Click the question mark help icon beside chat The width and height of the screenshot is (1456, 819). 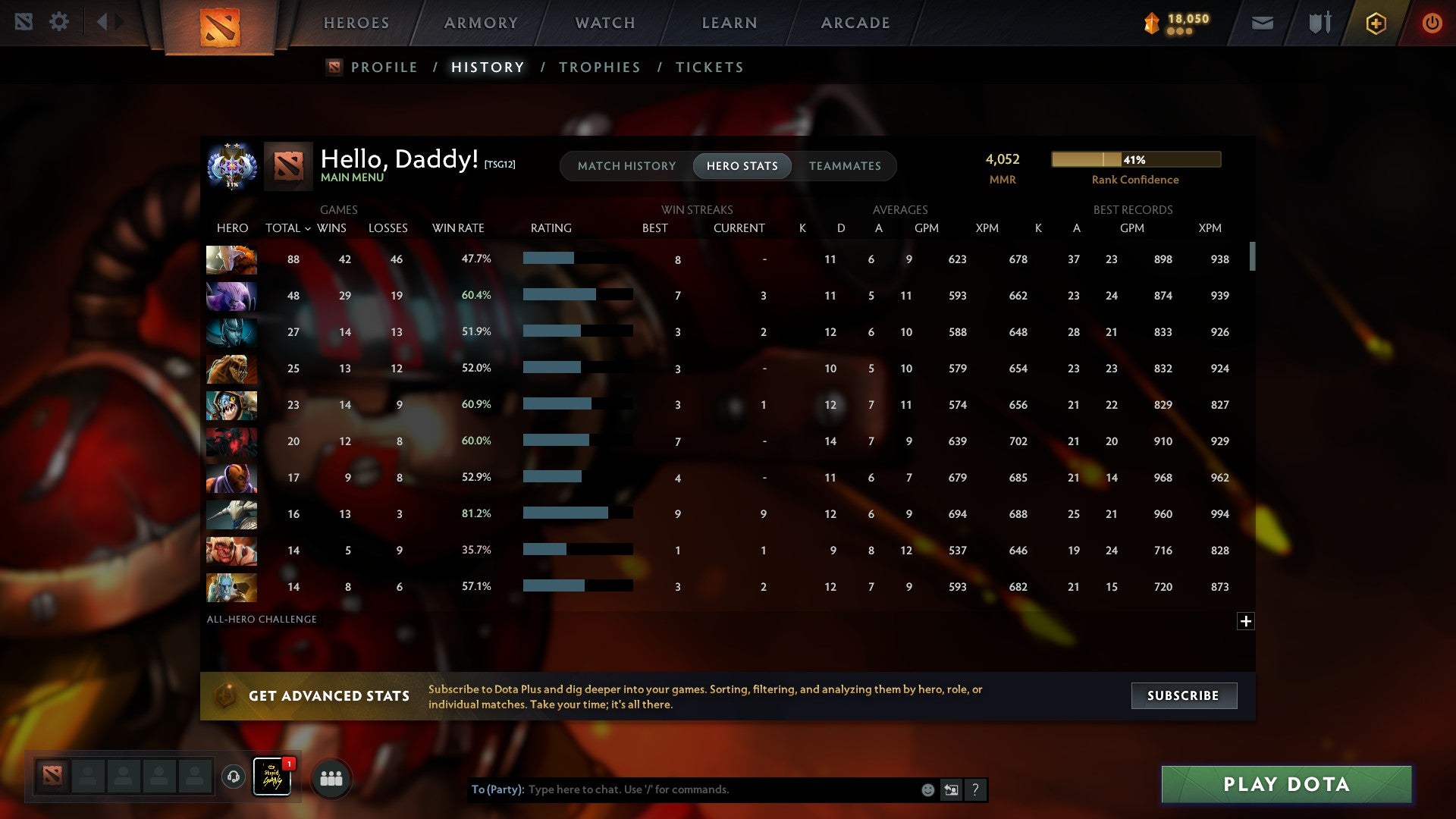(x=976, y=789)
